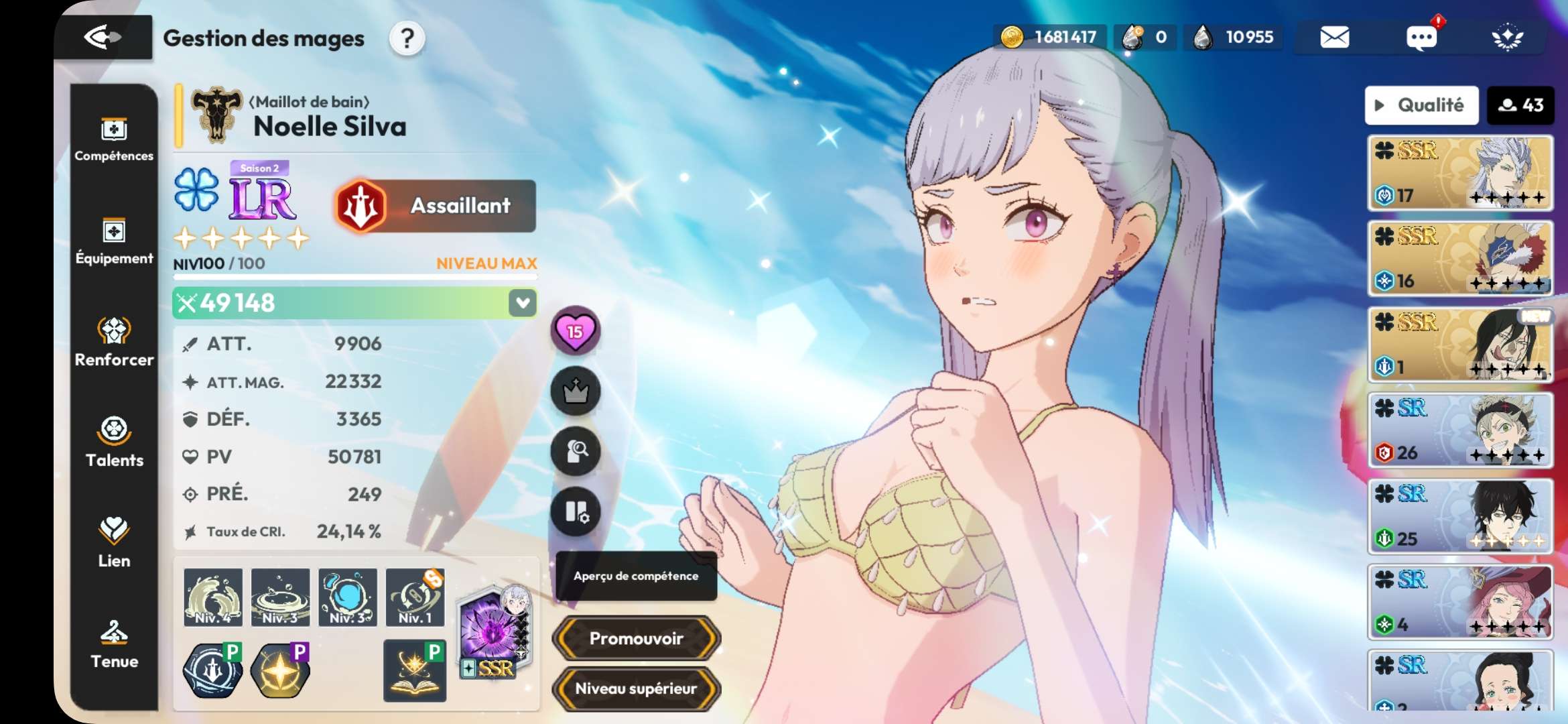Open the mail envelope icon
This screenshot has width=1568, height=724.
(x=1334, y=38)
